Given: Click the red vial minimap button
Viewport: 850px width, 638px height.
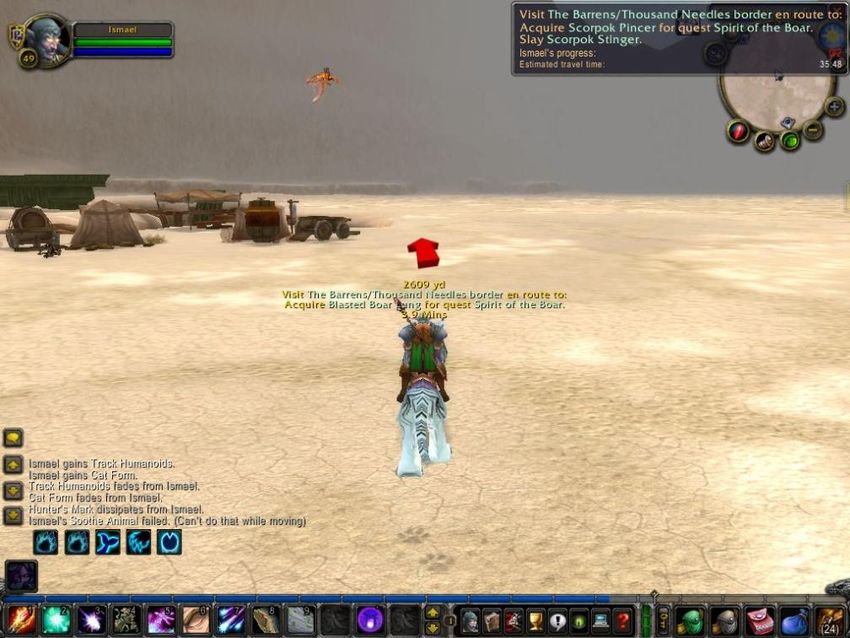Looking at the screenshot, I should [738, 131].
